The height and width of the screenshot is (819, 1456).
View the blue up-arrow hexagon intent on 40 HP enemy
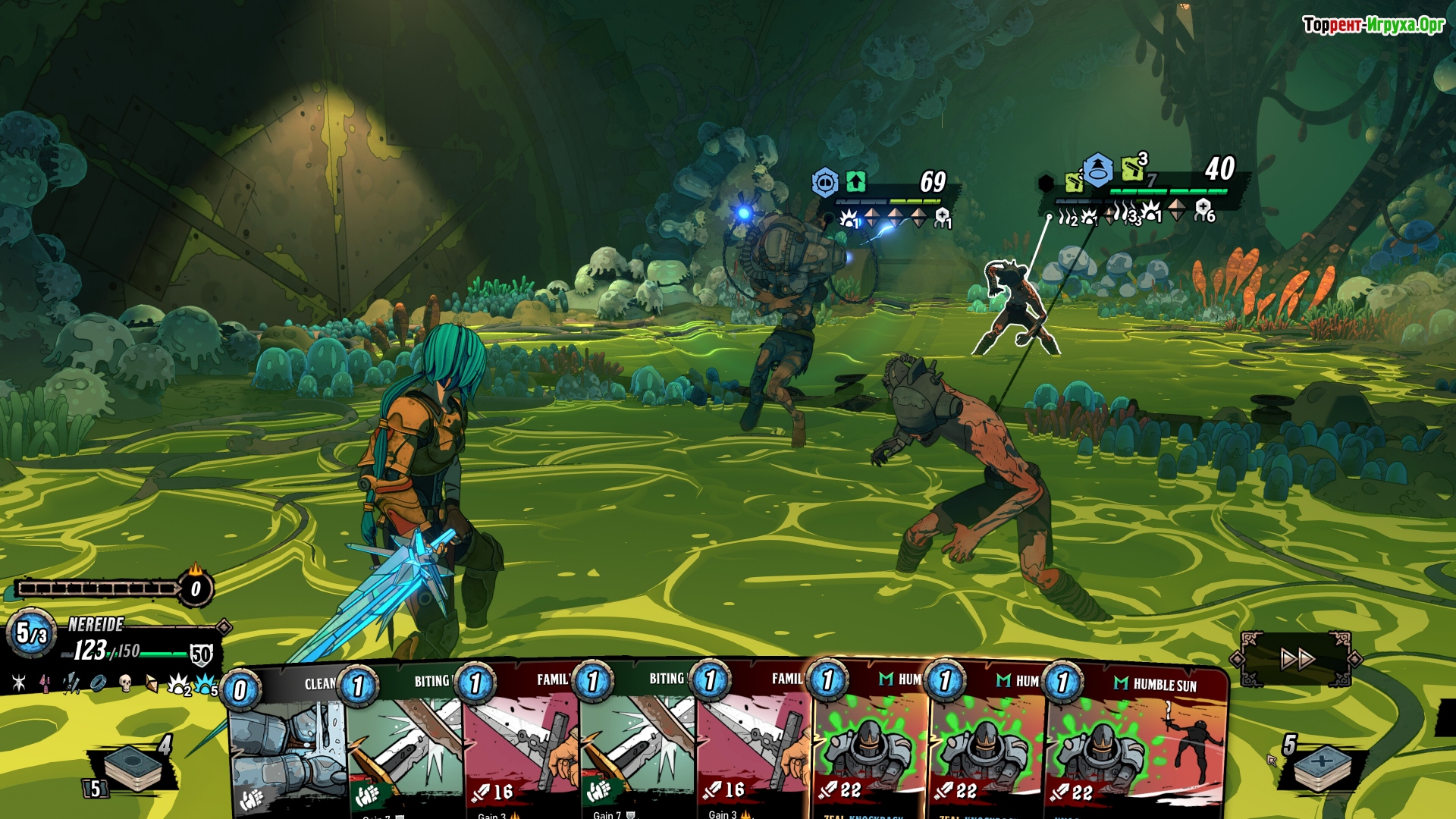1097,171
